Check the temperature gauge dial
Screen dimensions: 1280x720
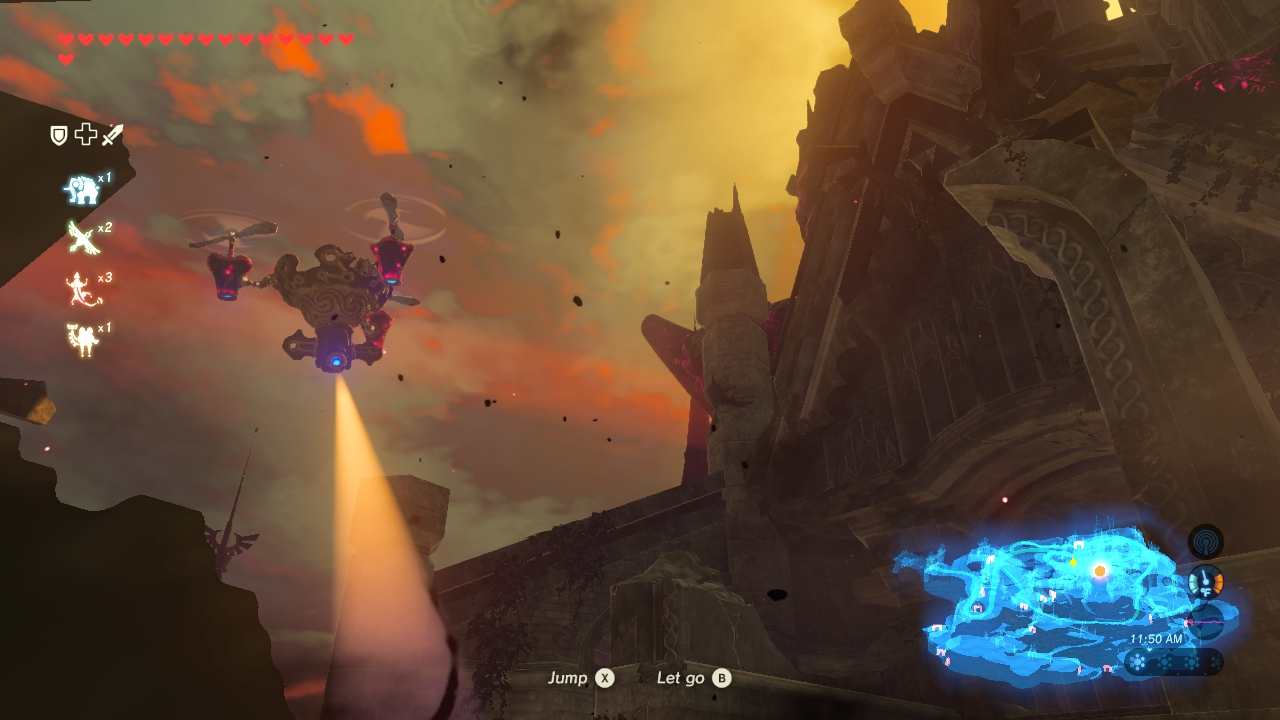pyautogui.click(x=1206, y=582)
